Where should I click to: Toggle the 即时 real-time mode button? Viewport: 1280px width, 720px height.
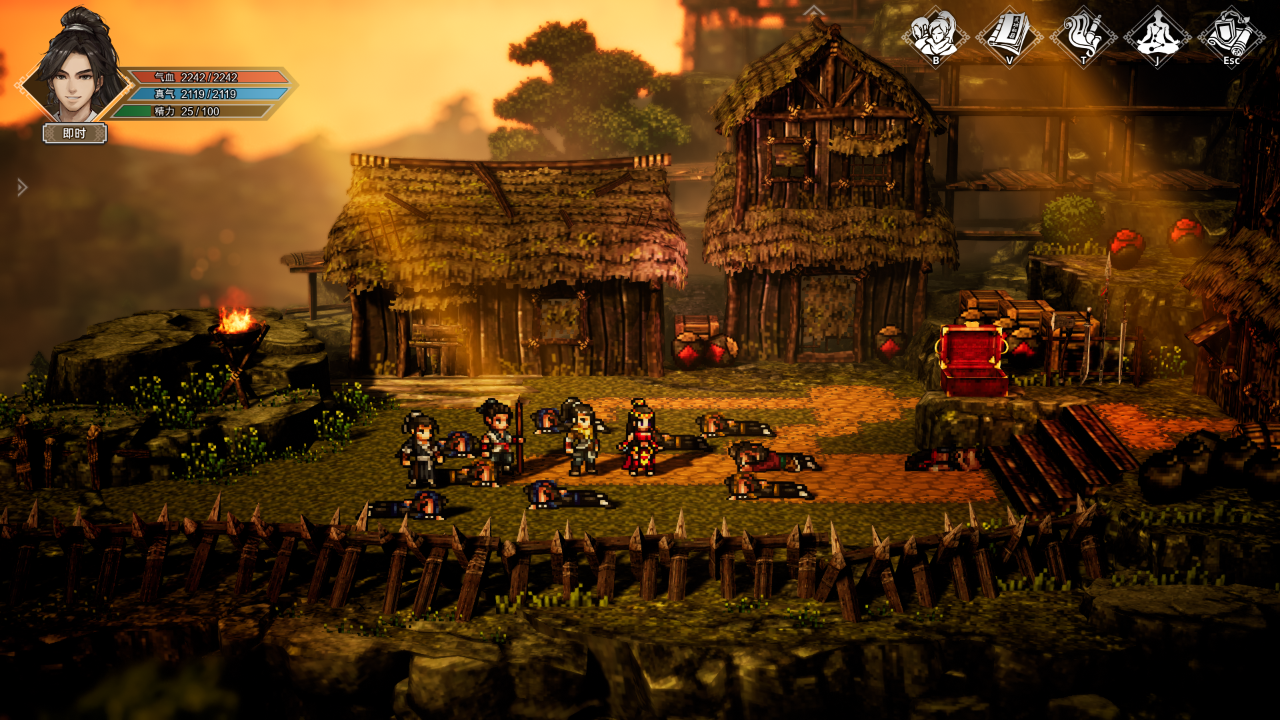(x=75, y=133)
